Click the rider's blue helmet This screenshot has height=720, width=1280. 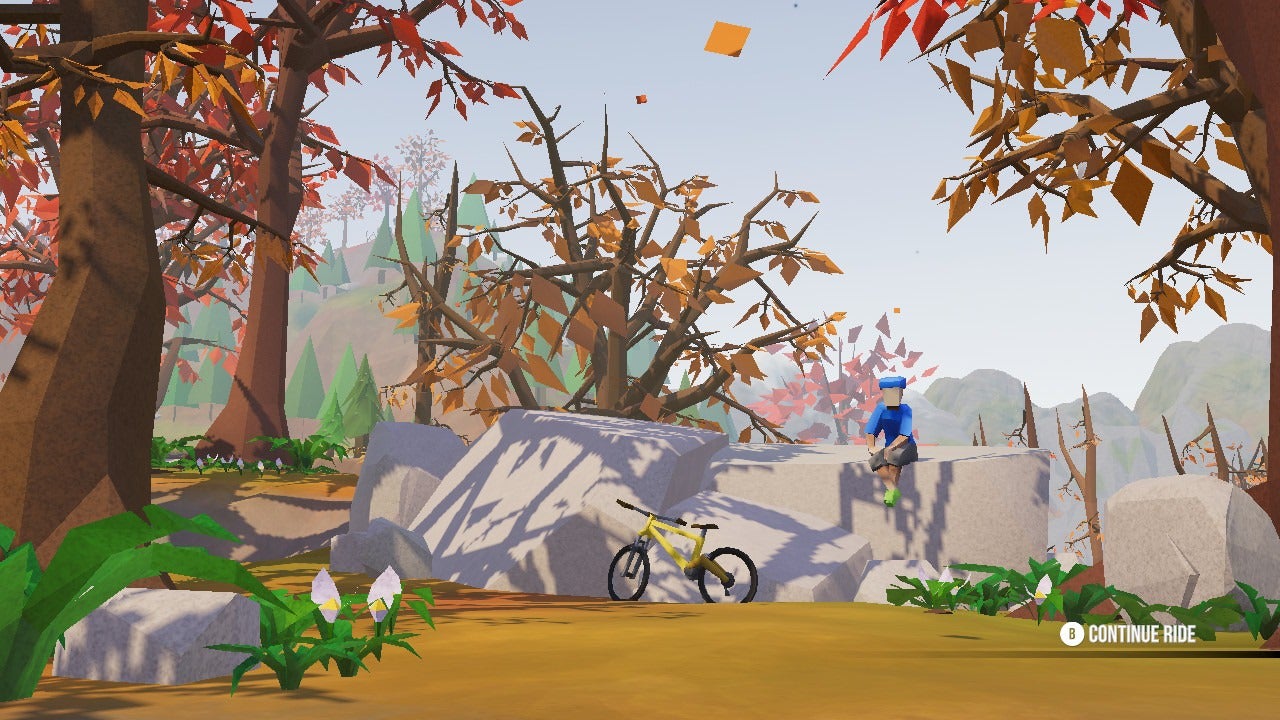[x=893, y=383]
